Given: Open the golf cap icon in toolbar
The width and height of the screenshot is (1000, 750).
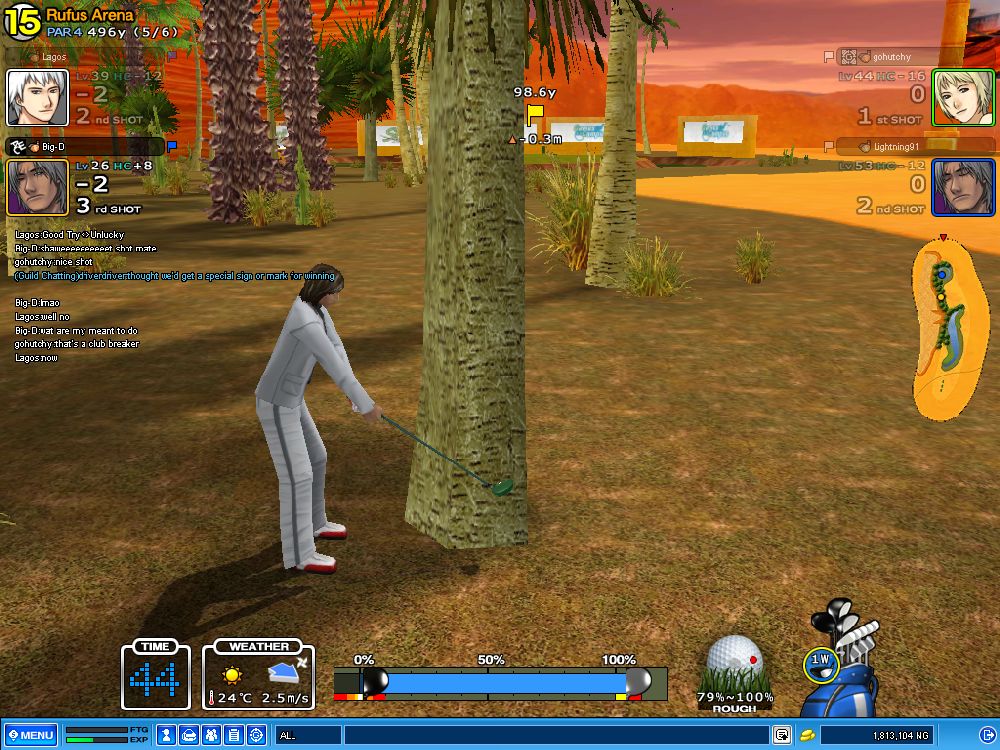Looking at the screenshot, I should tap(188, 735).
